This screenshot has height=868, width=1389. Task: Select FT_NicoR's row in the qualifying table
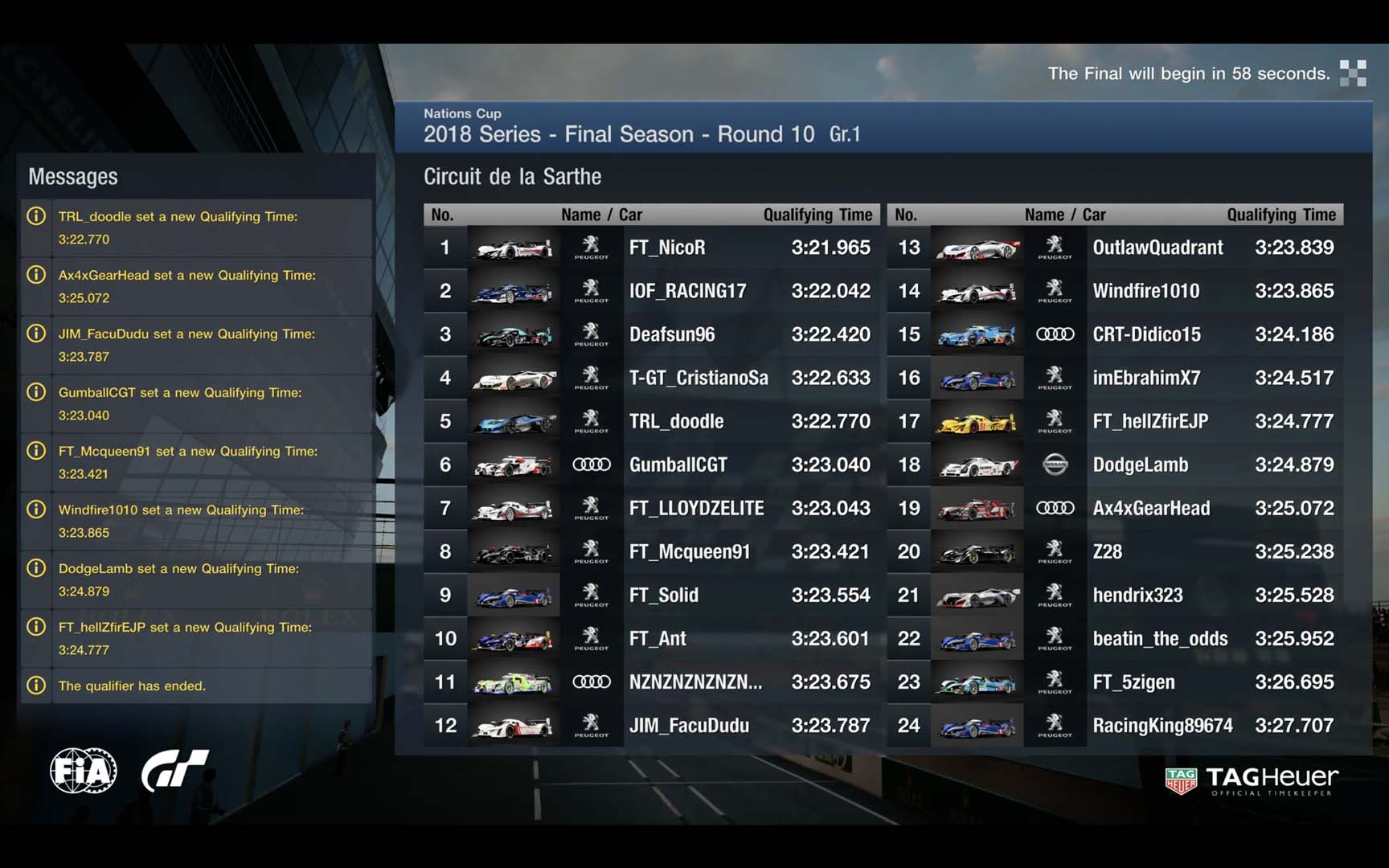click(x=666, y=248)
